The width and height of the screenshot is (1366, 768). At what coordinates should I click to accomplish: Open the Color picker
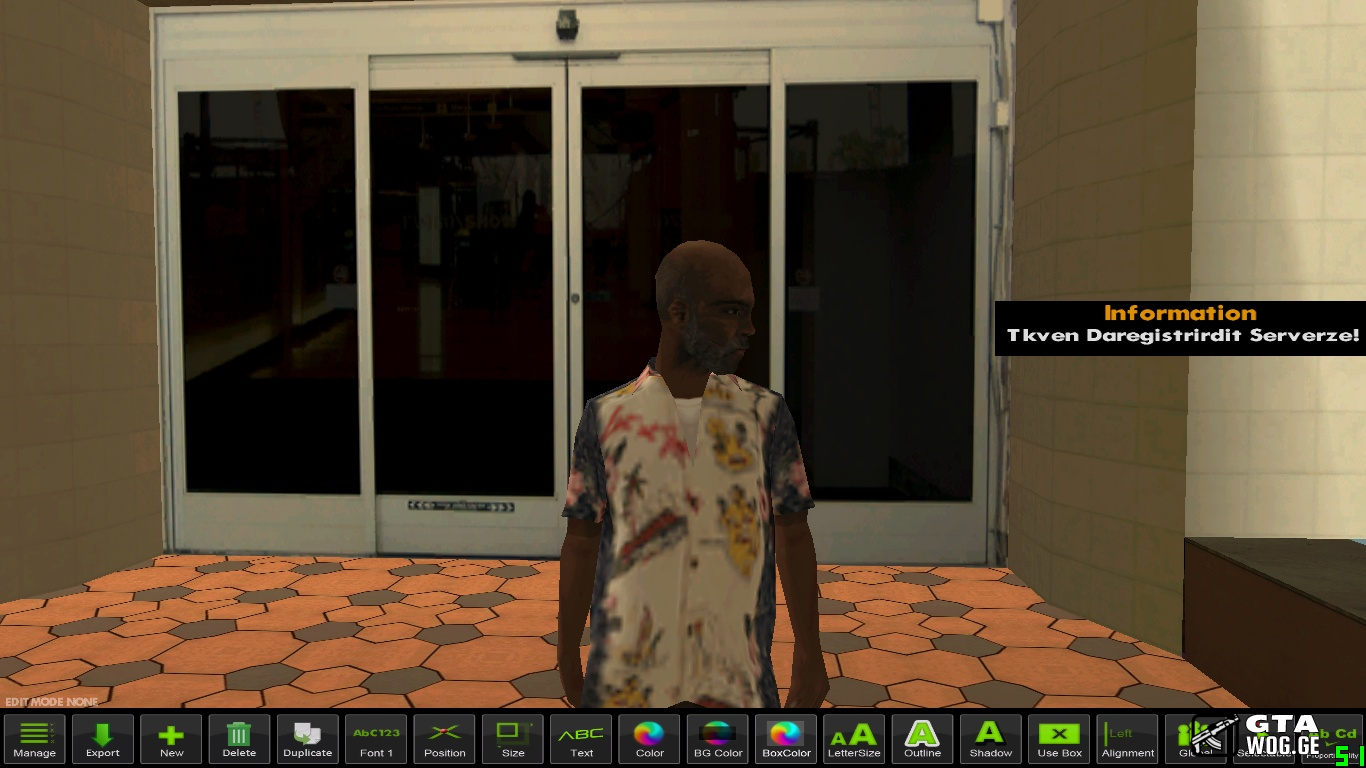click(649, 739)
